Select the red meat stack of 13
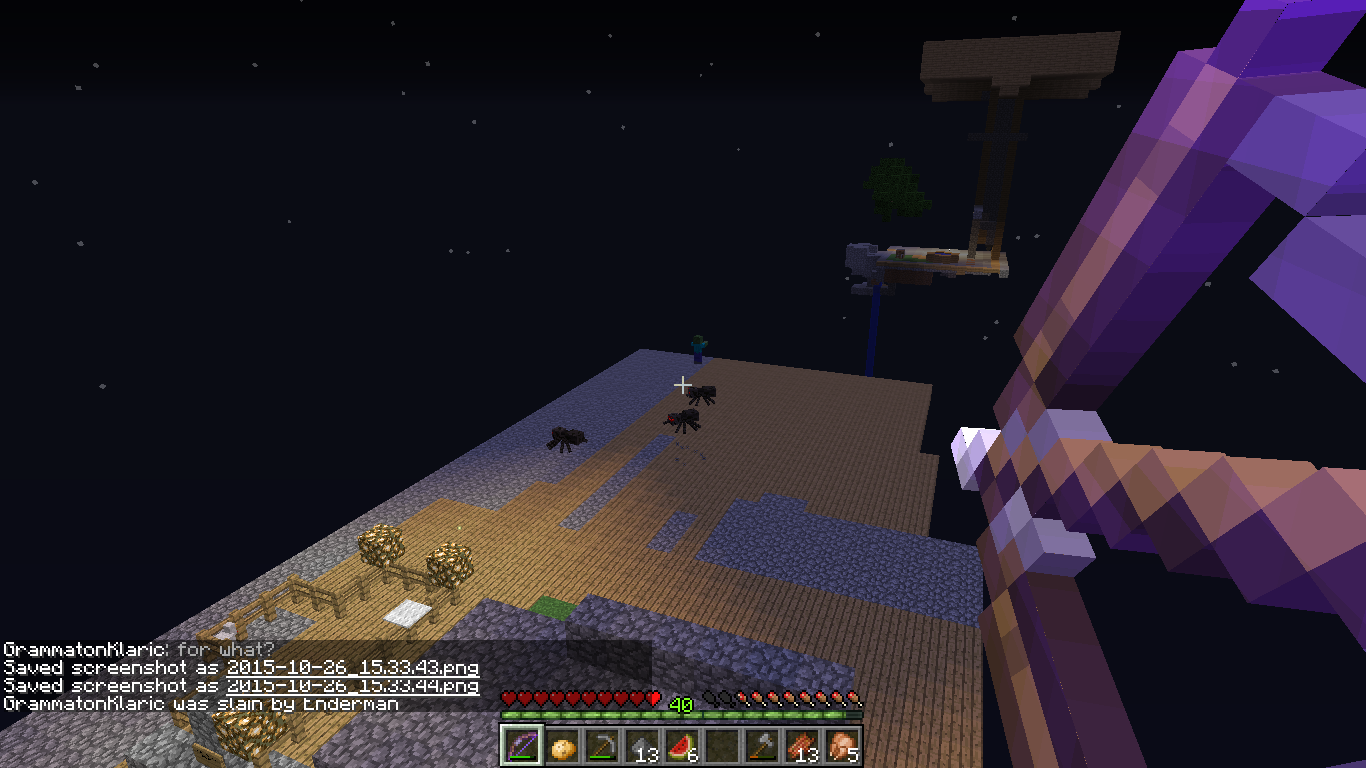This screenshot has height=768, width=1366. (802, 746)
